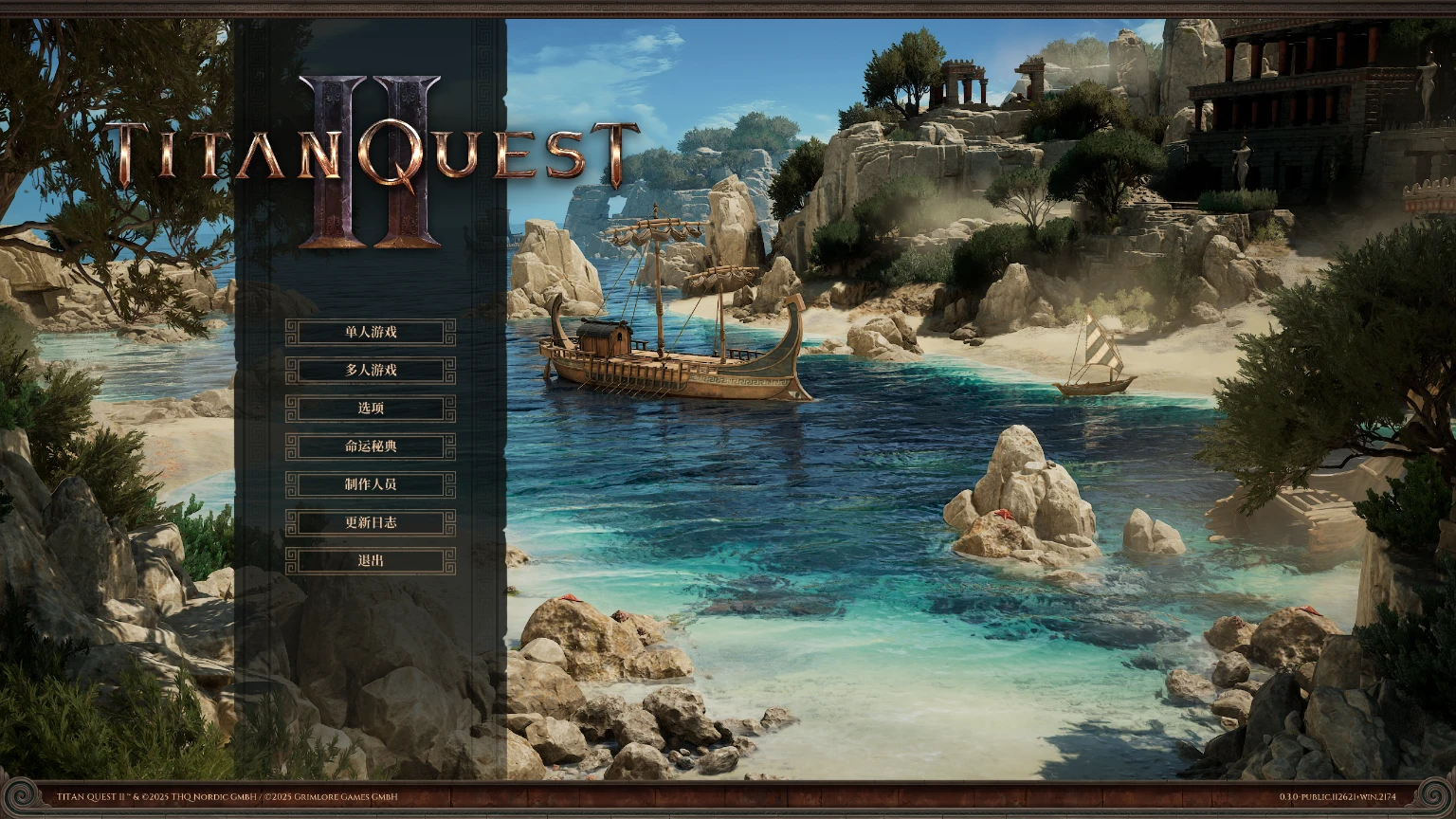
Task: Select 退出 to quit the game
Action: [370, 561]
